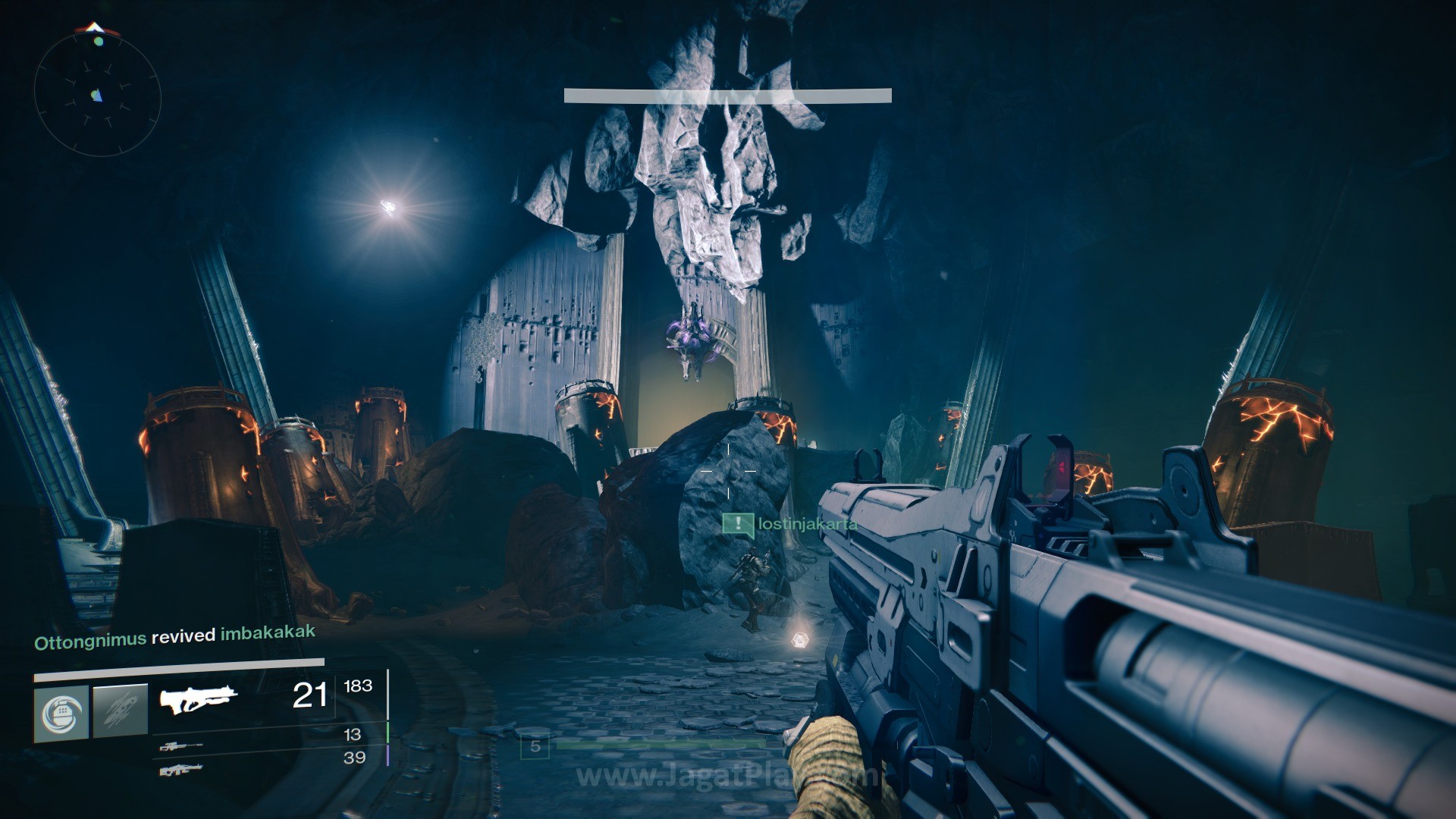
Task: Activate the melee claw ability icon
Action: click(120, 711)
